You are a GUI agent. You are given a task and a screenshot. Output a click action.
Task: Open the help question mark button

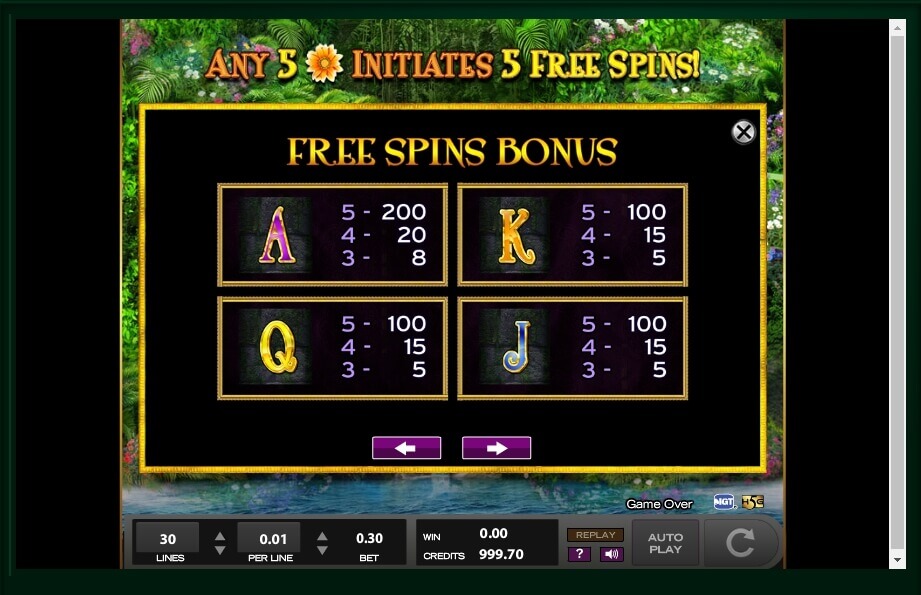pyautogui.click(x=579, y=554)
